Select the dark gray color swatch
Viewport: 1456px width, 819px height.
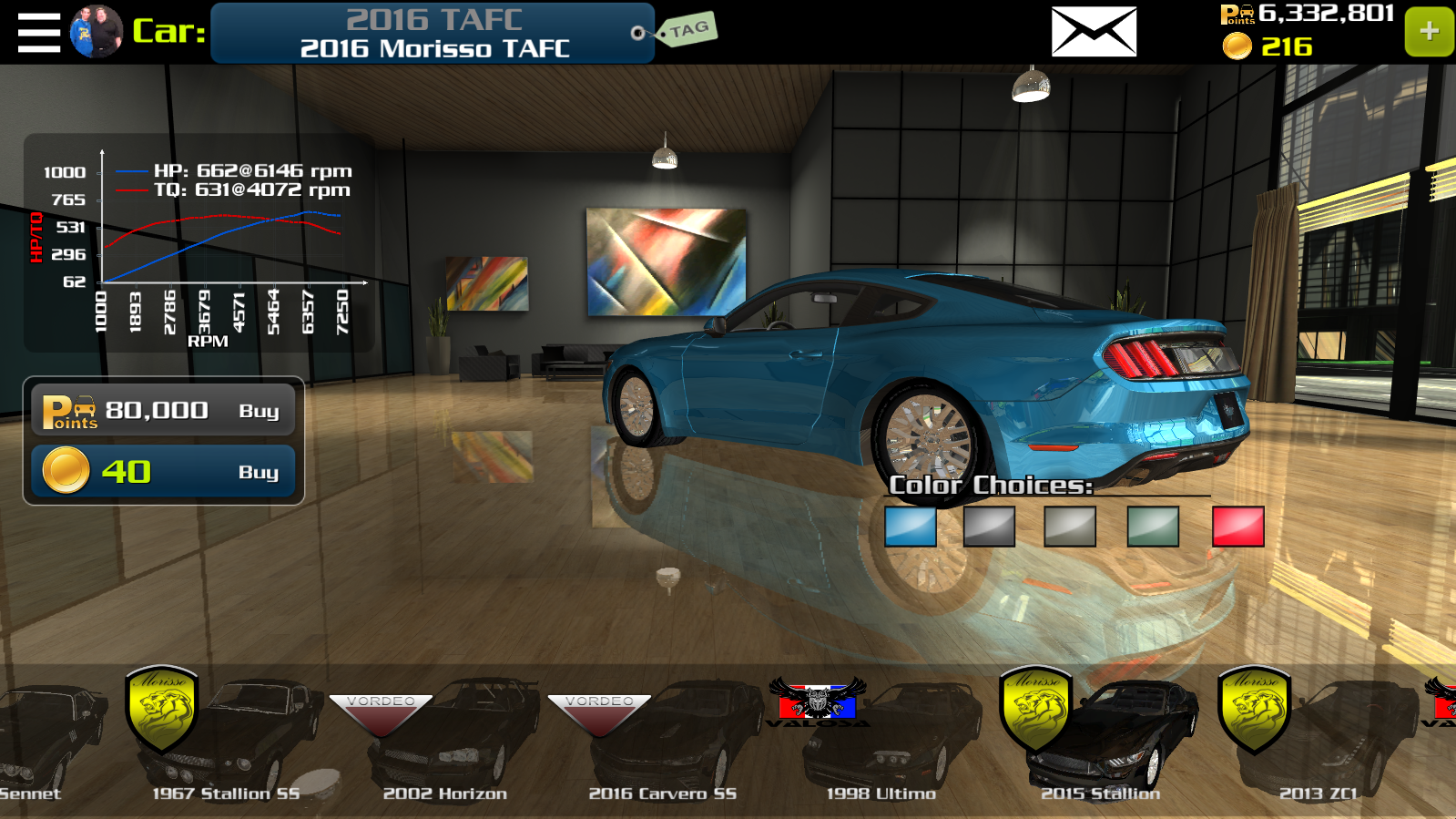coord(989,527)
